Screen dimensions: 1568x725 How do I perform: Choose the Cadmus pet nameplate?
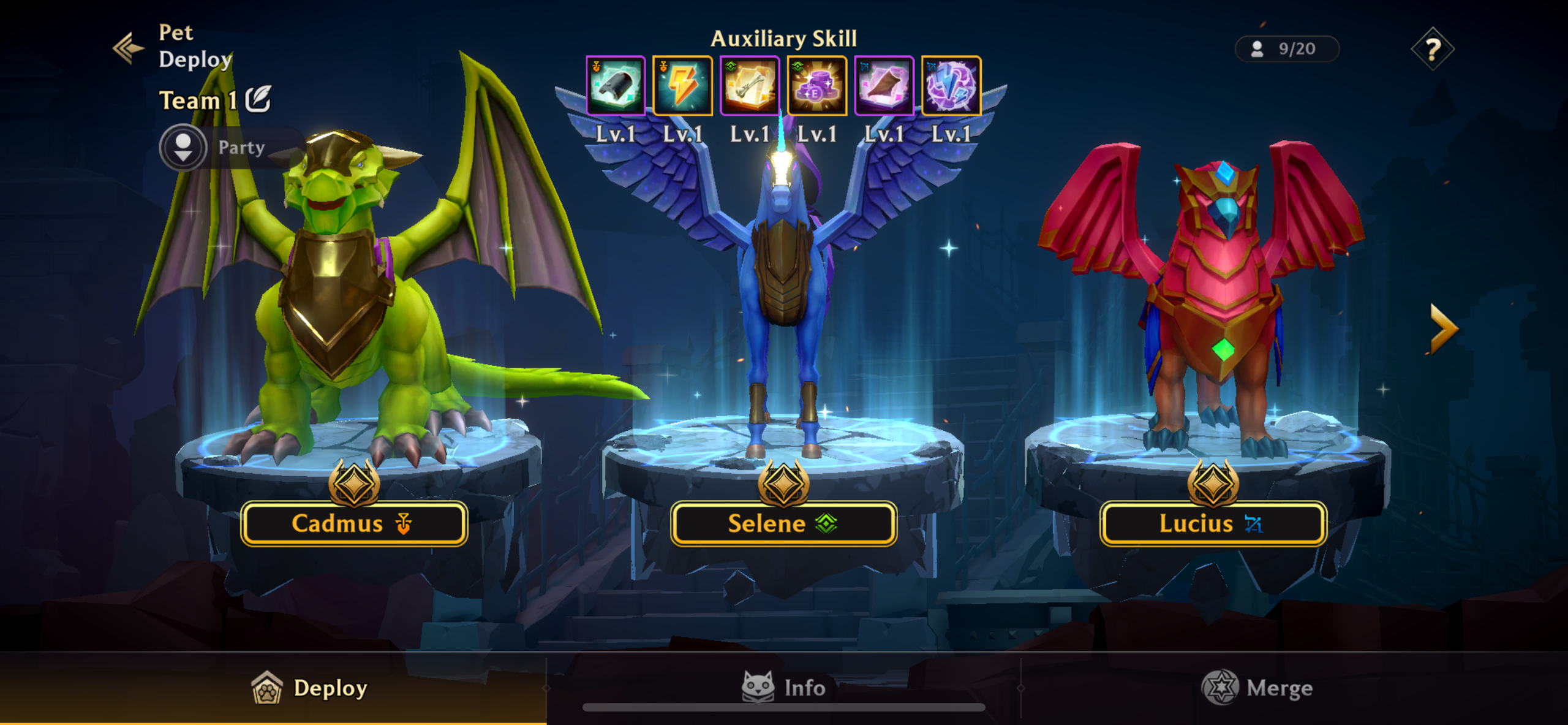tap(354, 524)
